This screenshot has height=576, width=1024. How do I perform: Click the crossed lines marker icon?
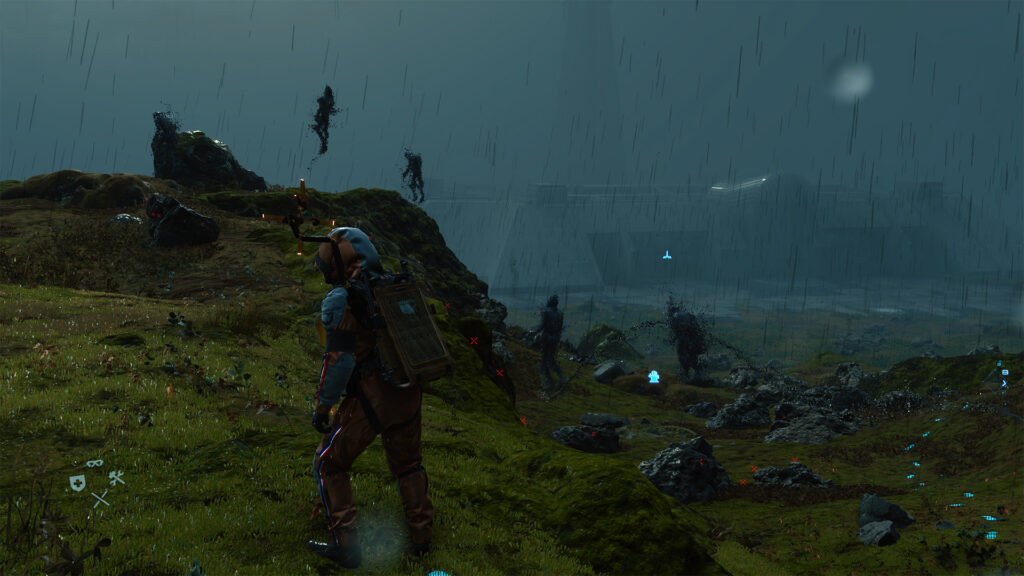(100, 498)
